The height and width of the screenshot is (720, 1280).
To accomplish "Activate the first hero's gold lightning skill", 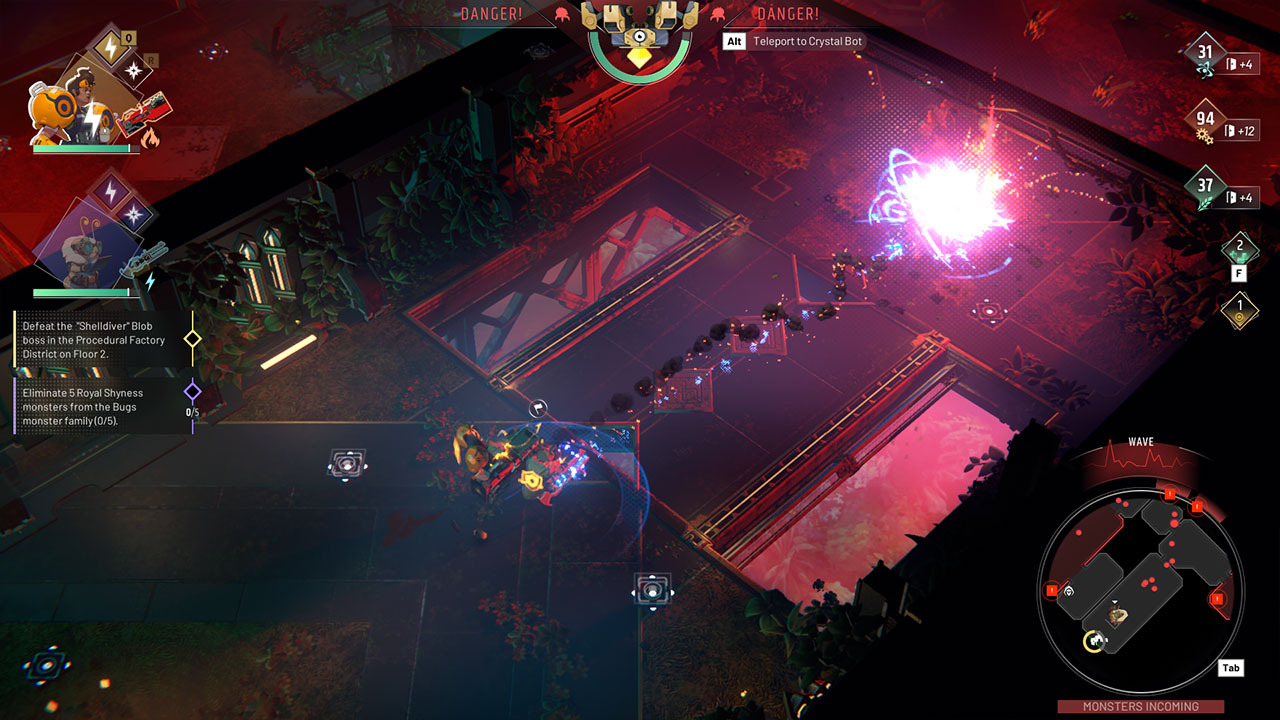I will click(x=108, y=47).
